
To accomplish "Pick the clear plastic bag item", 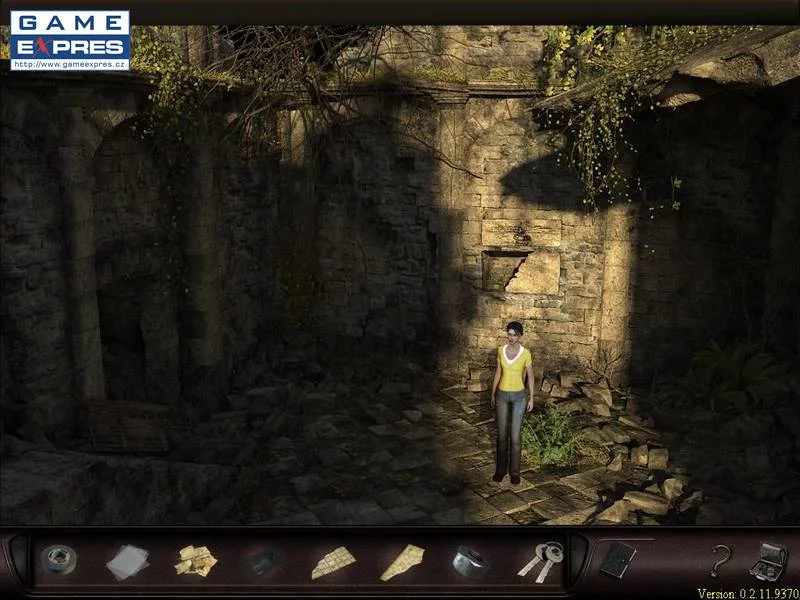I will click(127, 561).
